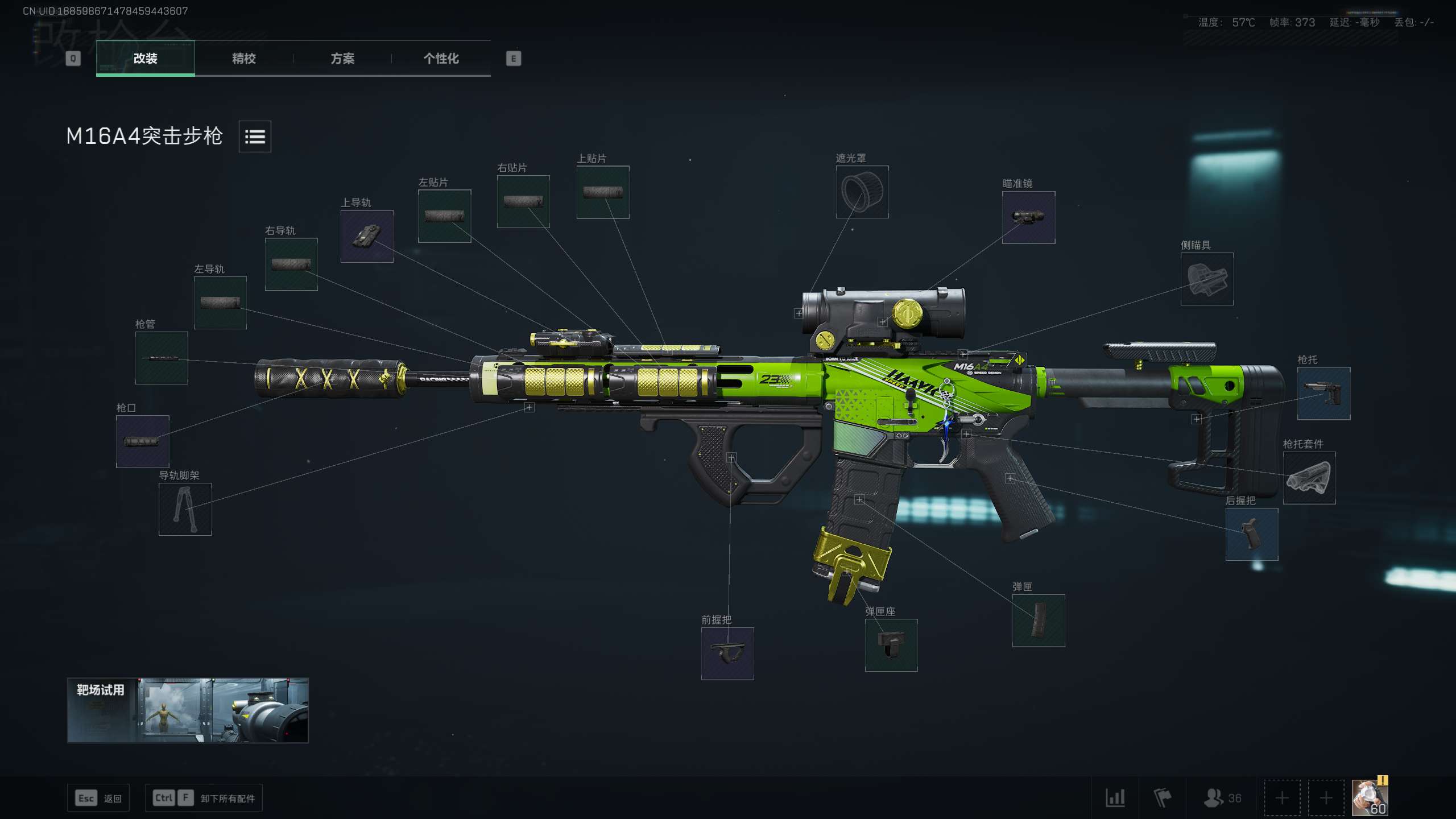Viewport: 1456px width, 819px height.
Task: Open the 弹匣座 magwell slot
Action: [x=891, y=645]
